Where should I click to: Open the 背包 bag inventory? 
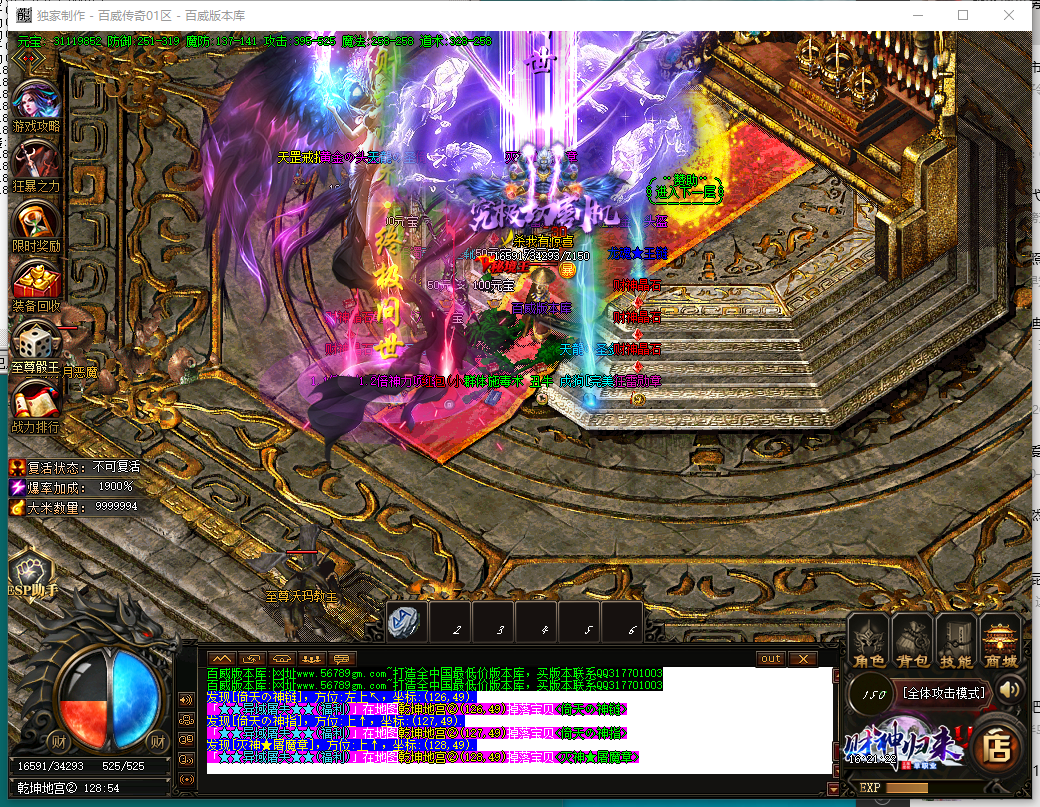point(912,640)
